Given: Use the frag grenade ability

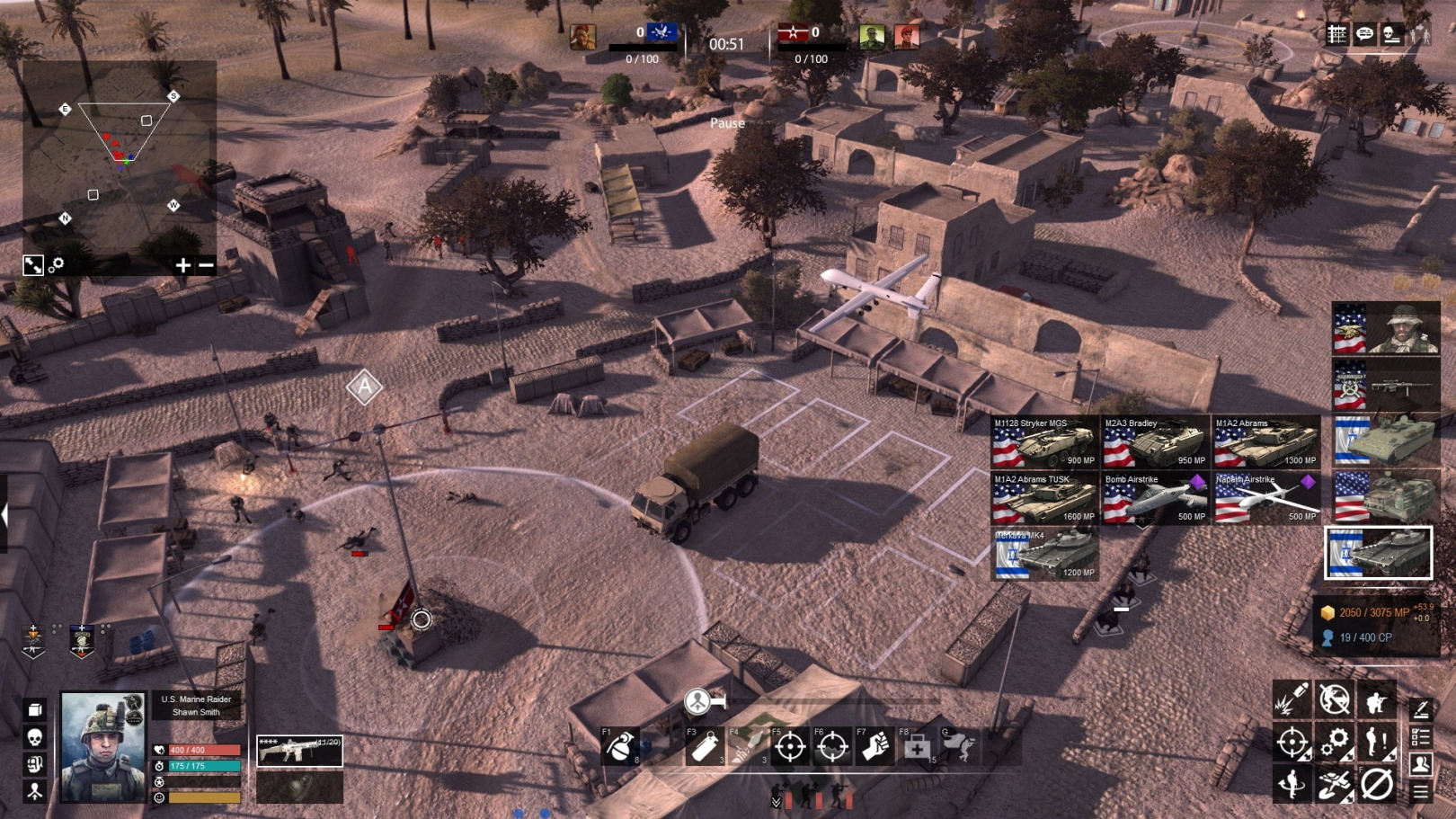Looking at the screenshot, I should 621,747.
